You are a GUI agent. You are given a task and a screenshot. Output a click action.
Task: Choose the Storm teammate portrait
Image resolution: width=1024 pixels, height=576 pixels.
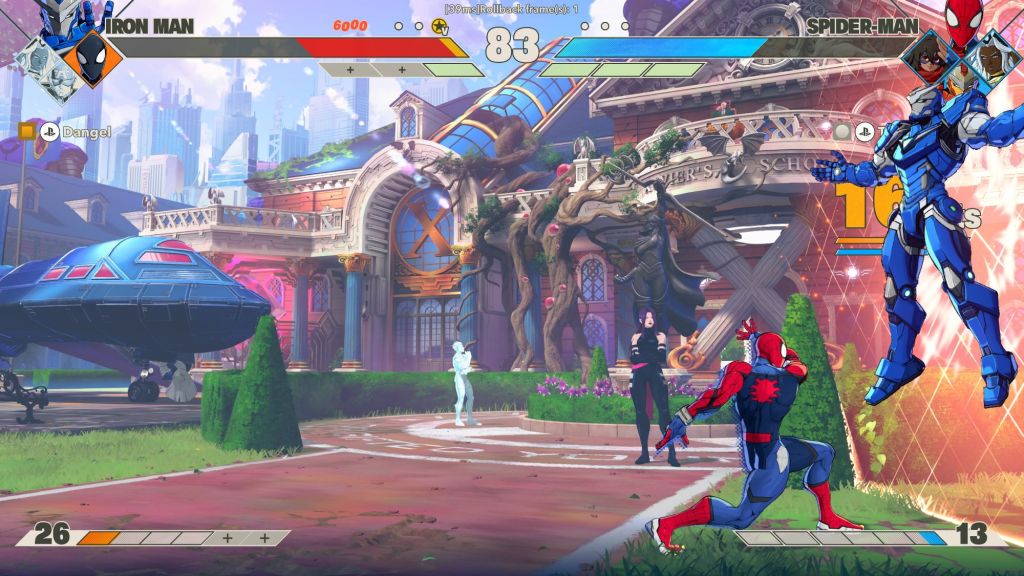tap(992, 58)
